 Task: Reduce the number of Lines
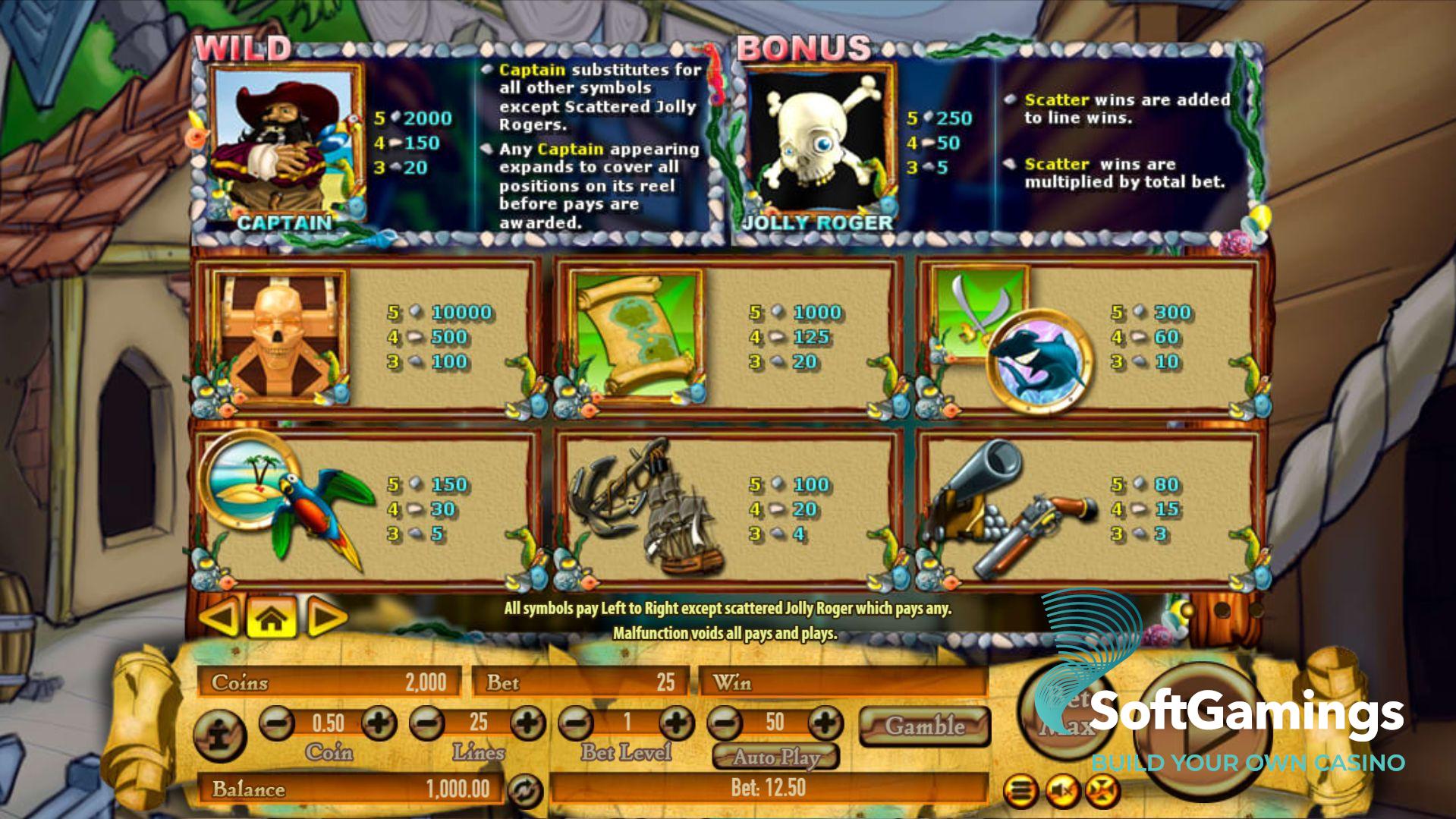pyautogui.click(x=426, y=722)
